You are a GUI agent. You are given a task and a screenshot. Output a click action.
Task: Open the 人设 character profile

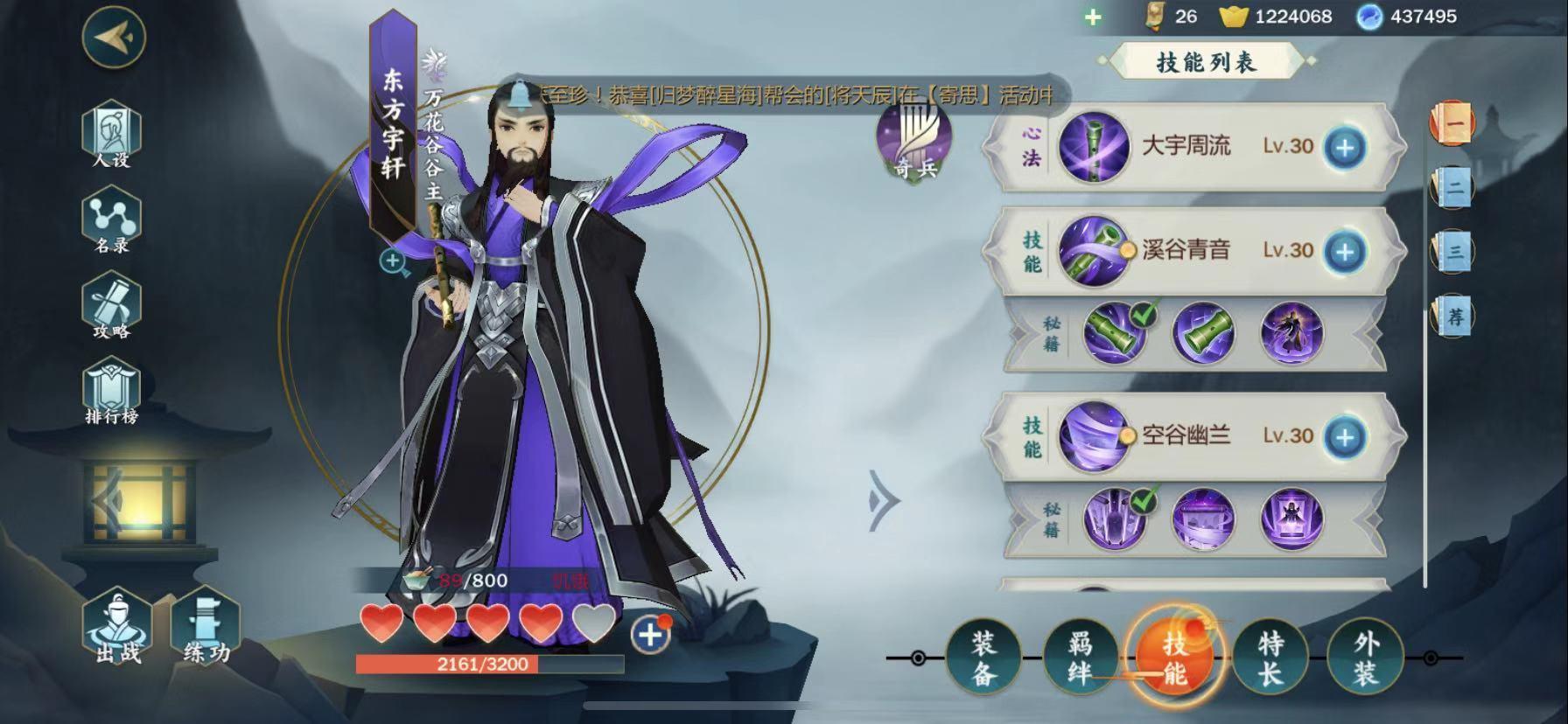[111, 136]
